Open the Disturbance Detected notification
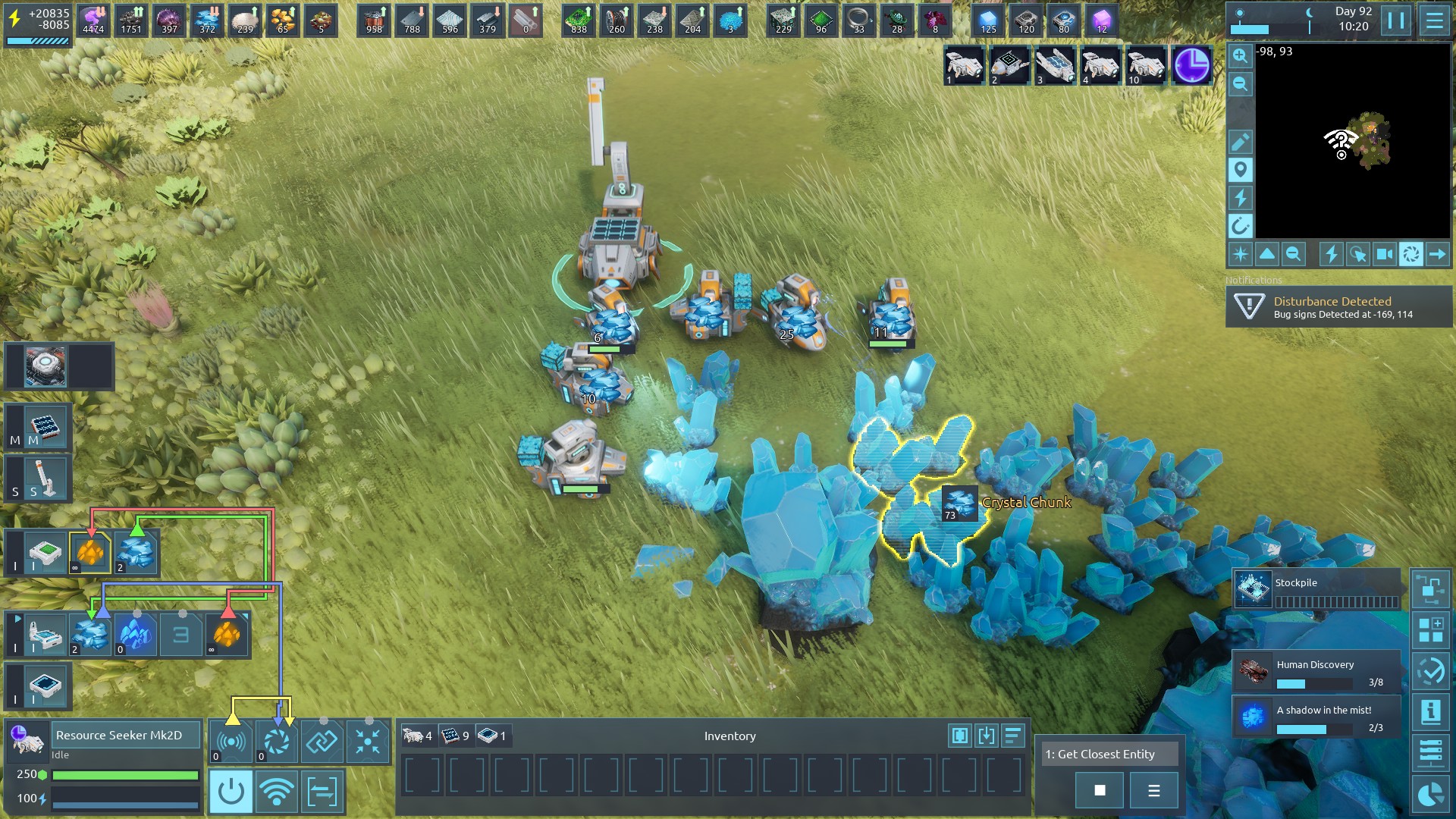Screen dimensions: 1456x819 [1338, 307]
